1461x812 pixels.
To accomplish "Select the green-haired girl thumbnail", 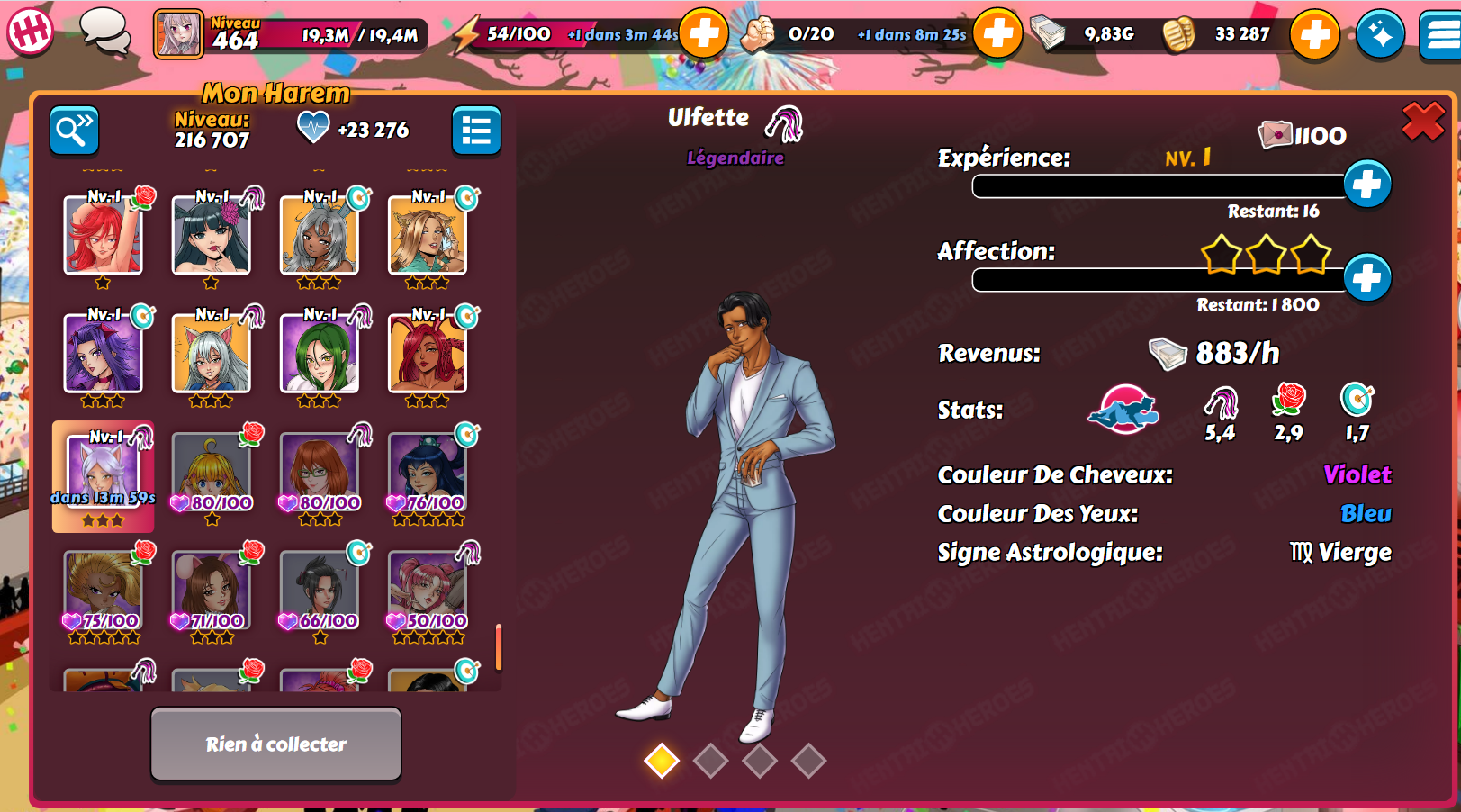I will click(319, 353).
